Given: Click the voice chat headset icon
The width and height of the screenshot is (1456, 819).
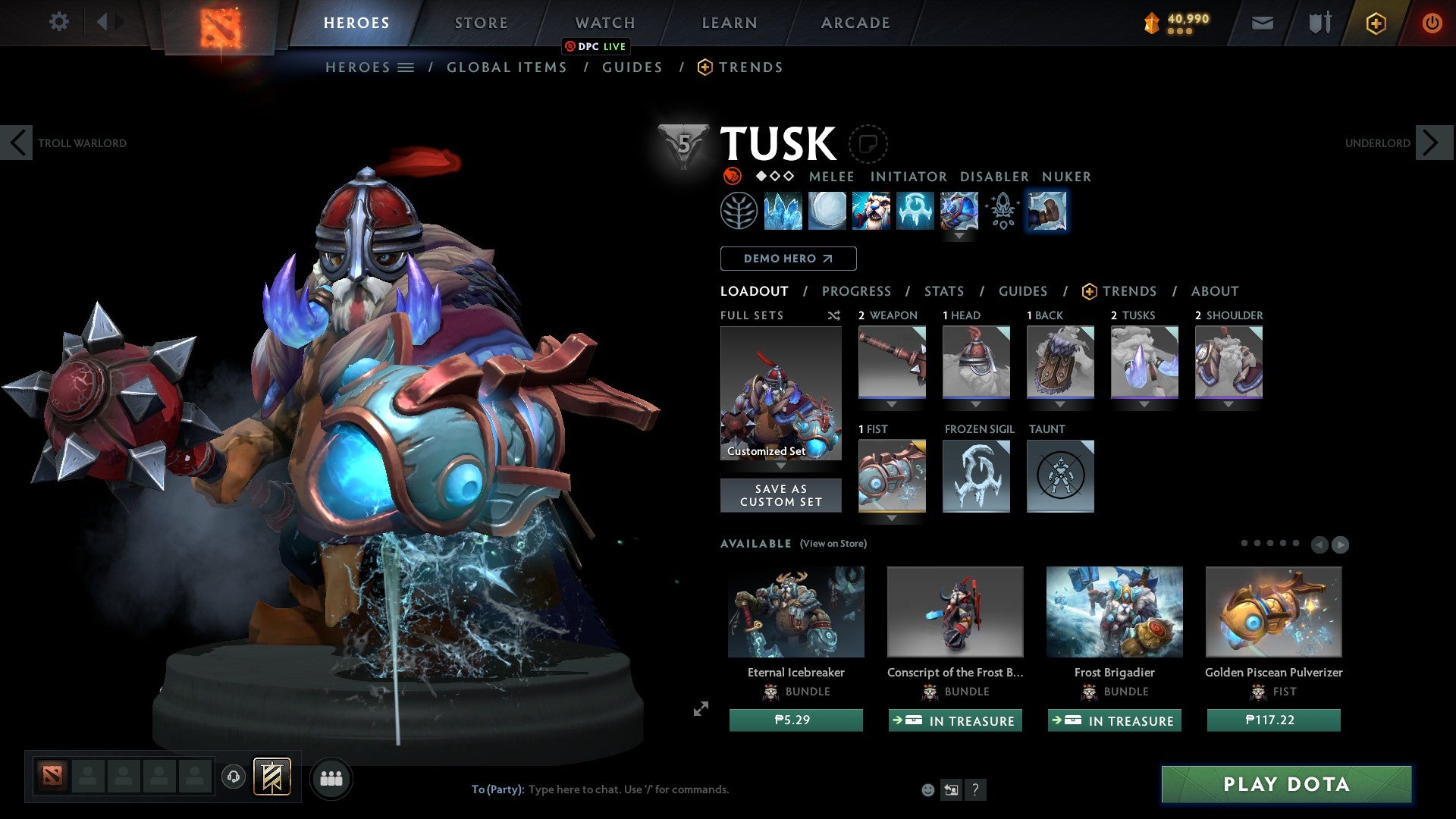Looking at the screenshot, I should point(233,777).
